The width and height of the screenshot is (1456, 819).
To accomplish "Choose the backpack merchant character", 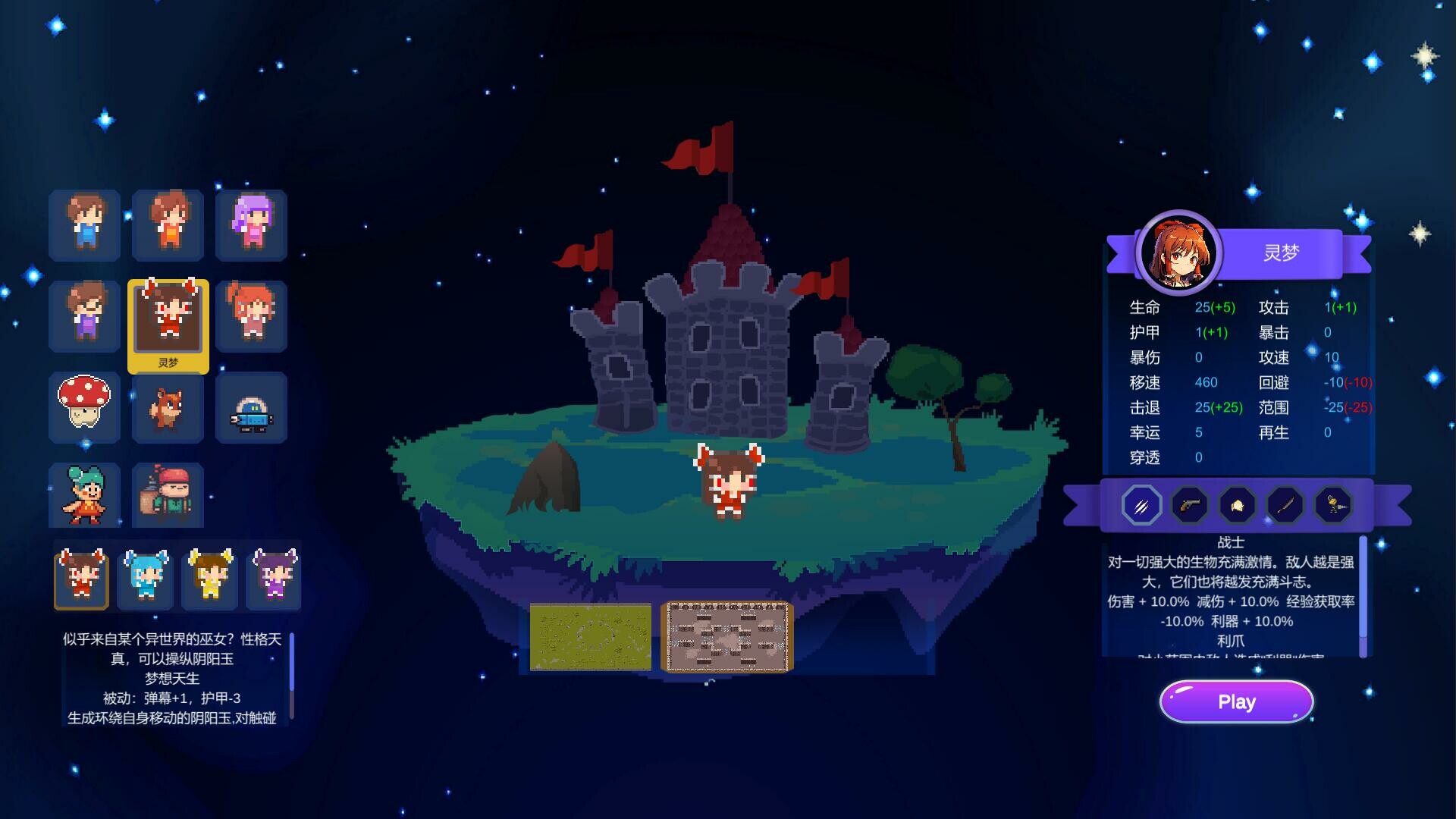I will click(x=168, y=497).
